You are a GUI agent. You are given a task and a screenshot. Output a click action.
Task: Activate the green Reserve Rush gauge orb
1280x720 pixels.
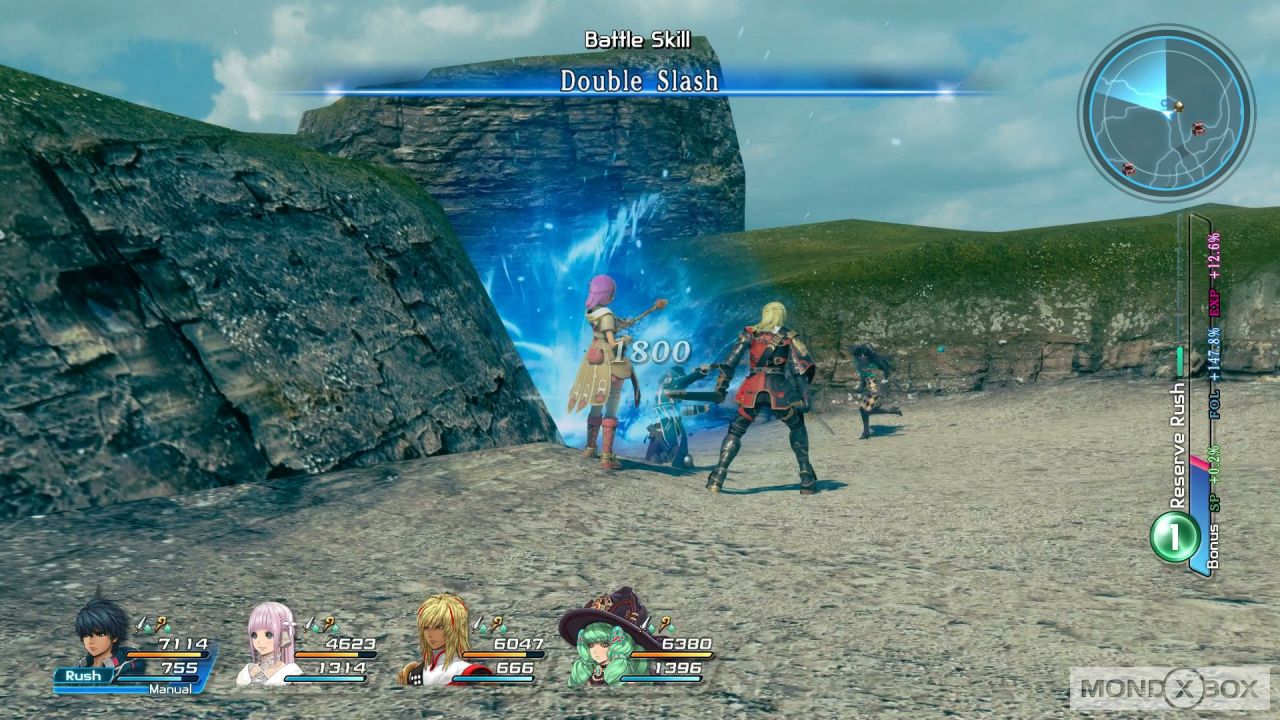point(1175,537)
